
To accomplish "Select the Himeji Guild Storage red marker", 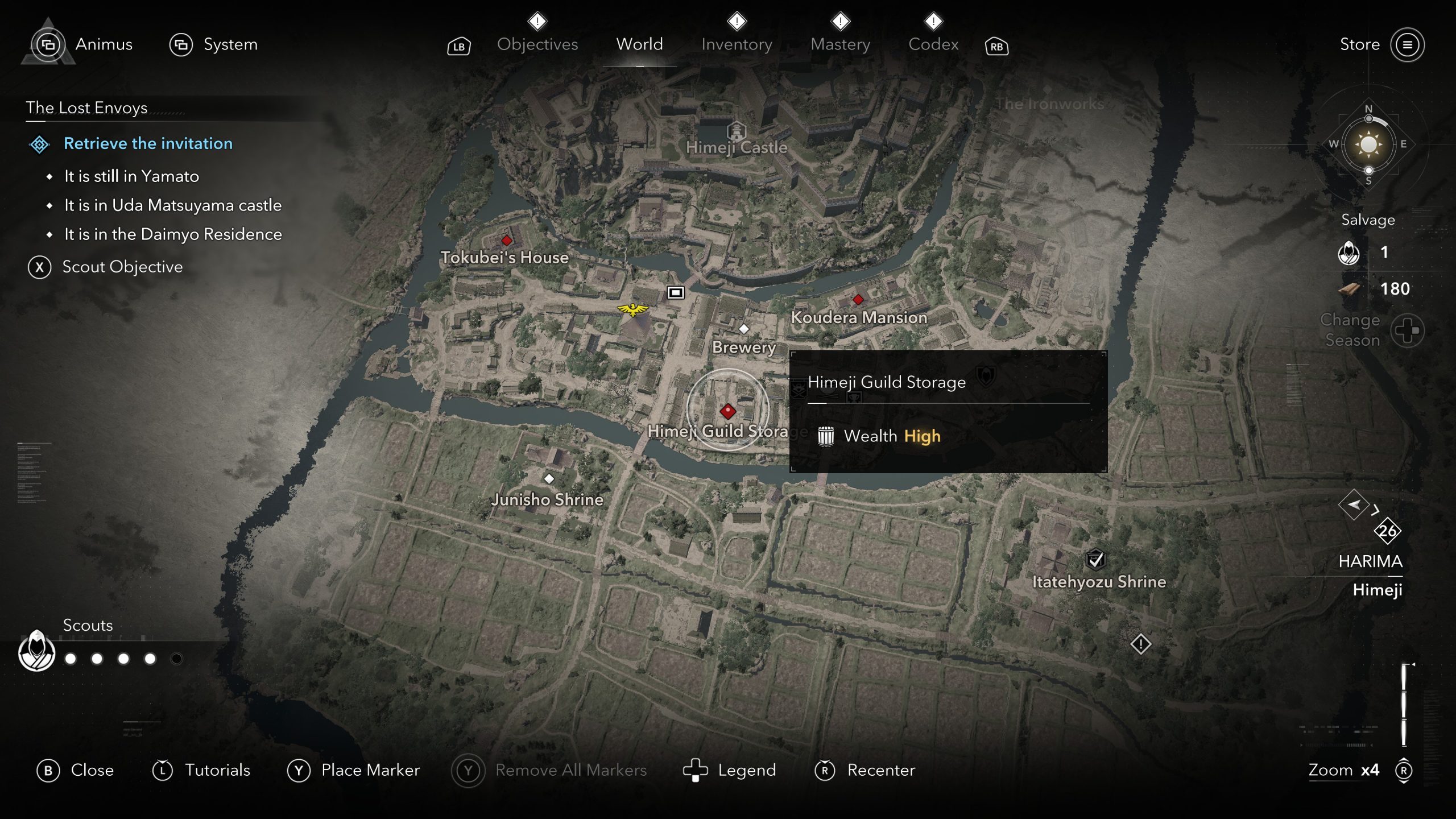I will pos(728,411).
